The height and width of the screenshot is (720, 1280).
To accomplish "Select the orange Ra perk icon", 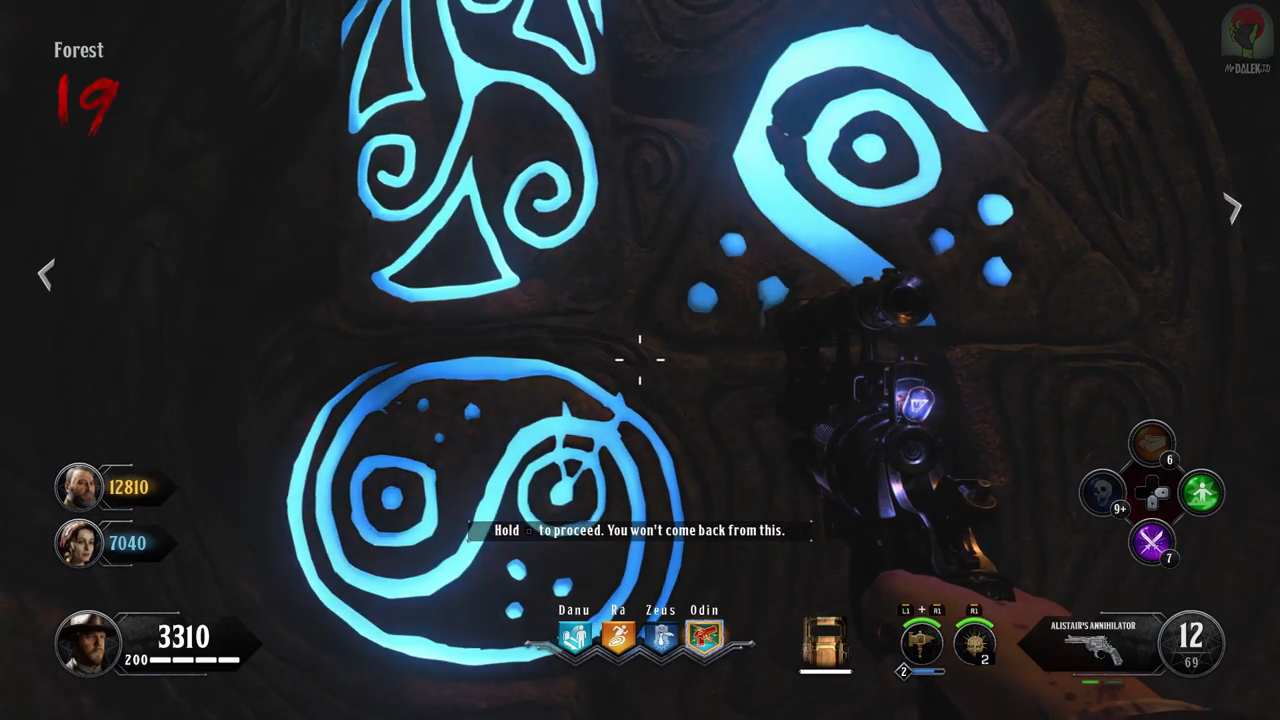I will 617,638.
